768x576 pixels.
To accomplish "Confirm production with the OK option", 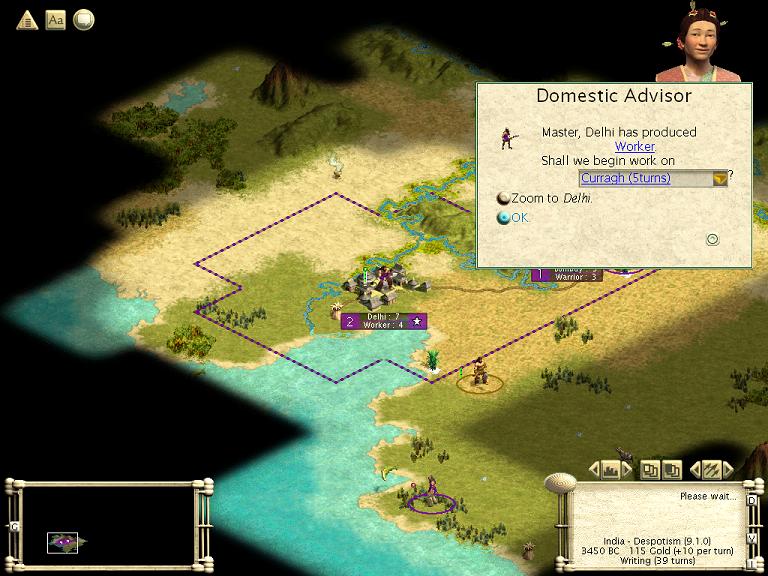I will pos(520,218).
